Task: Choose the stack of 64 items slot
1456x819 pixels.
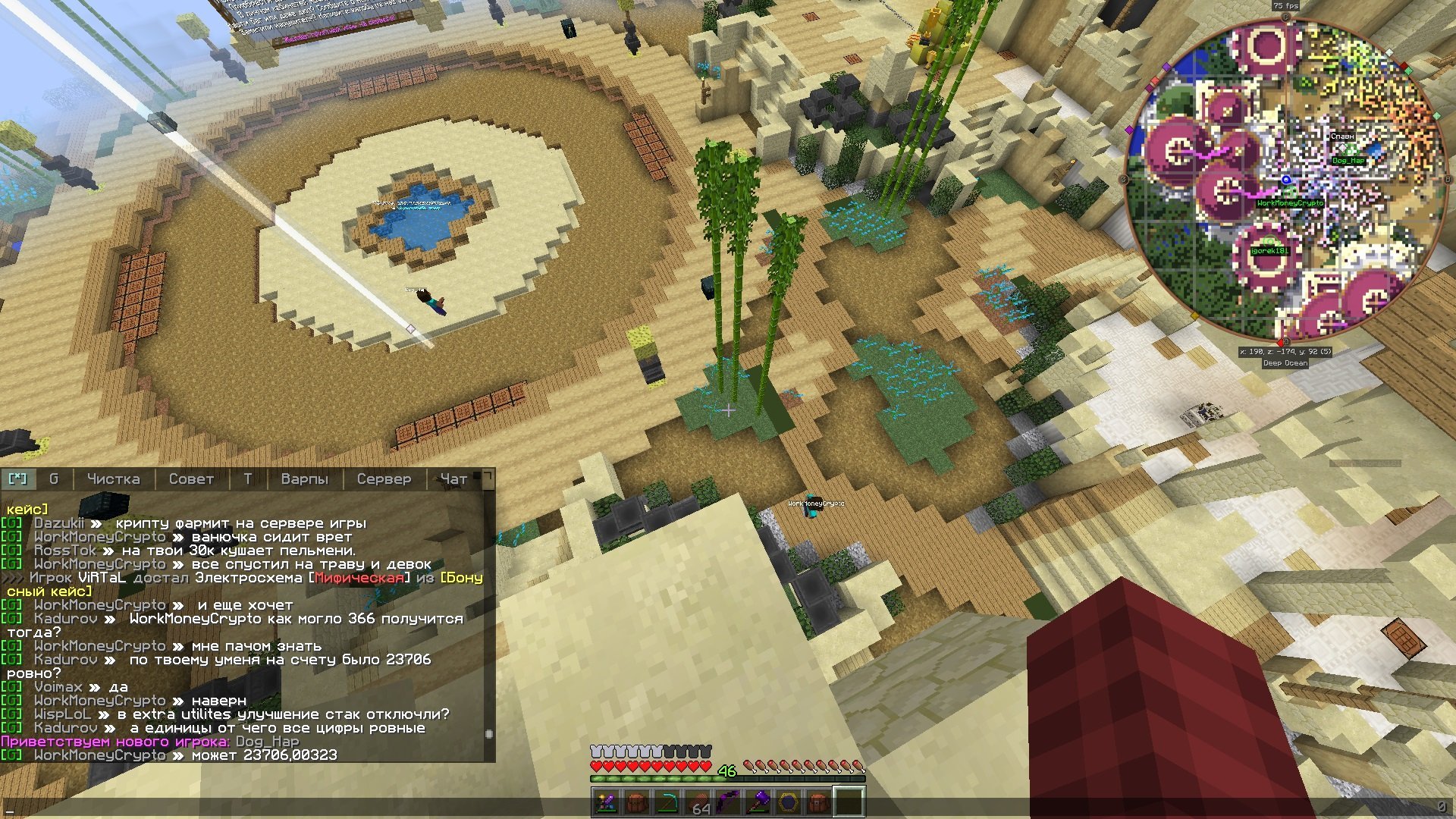Action: (x=697, y=802)
